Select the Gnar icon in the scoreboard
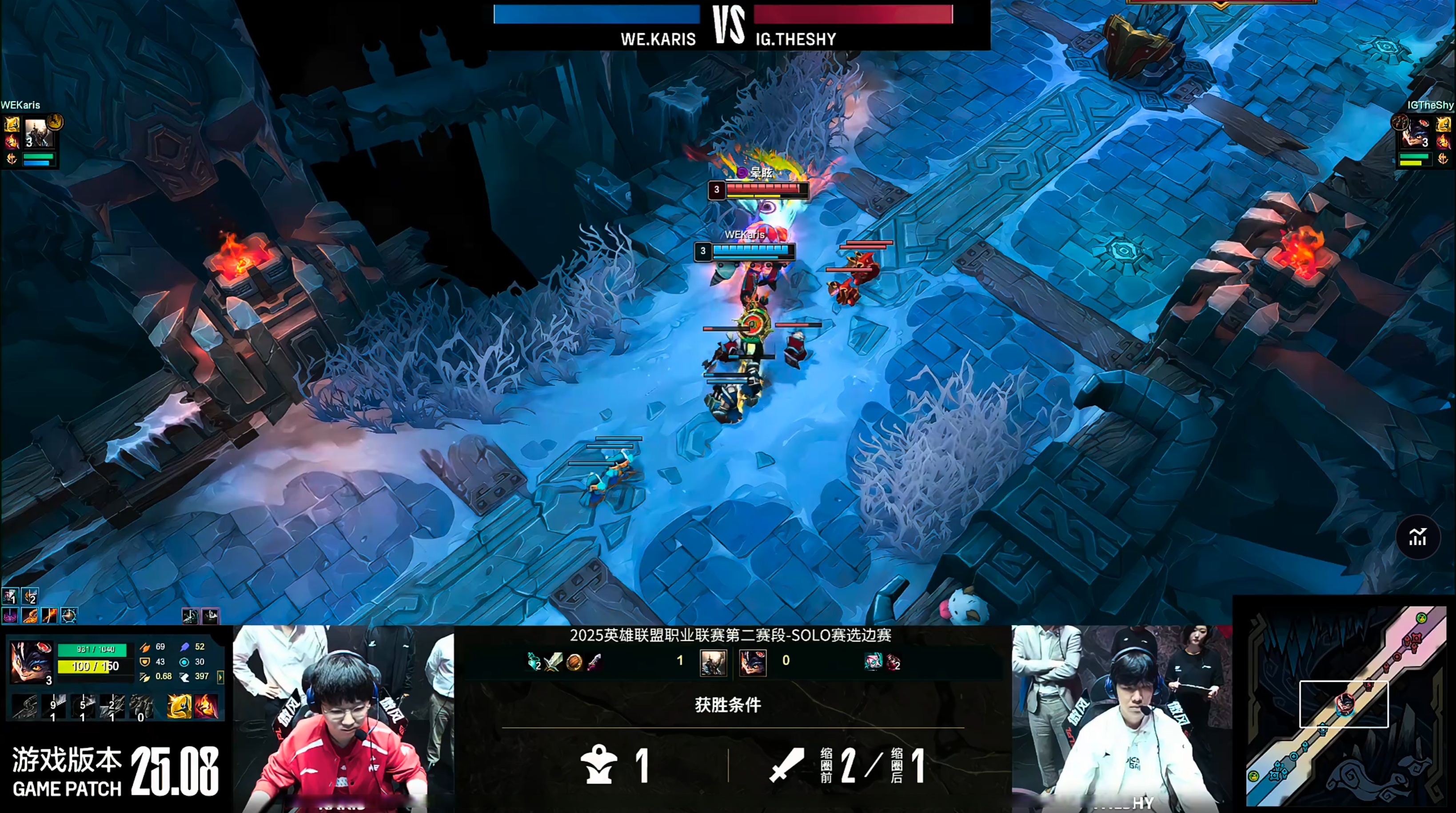1456x813 pixels. (753, 662)
